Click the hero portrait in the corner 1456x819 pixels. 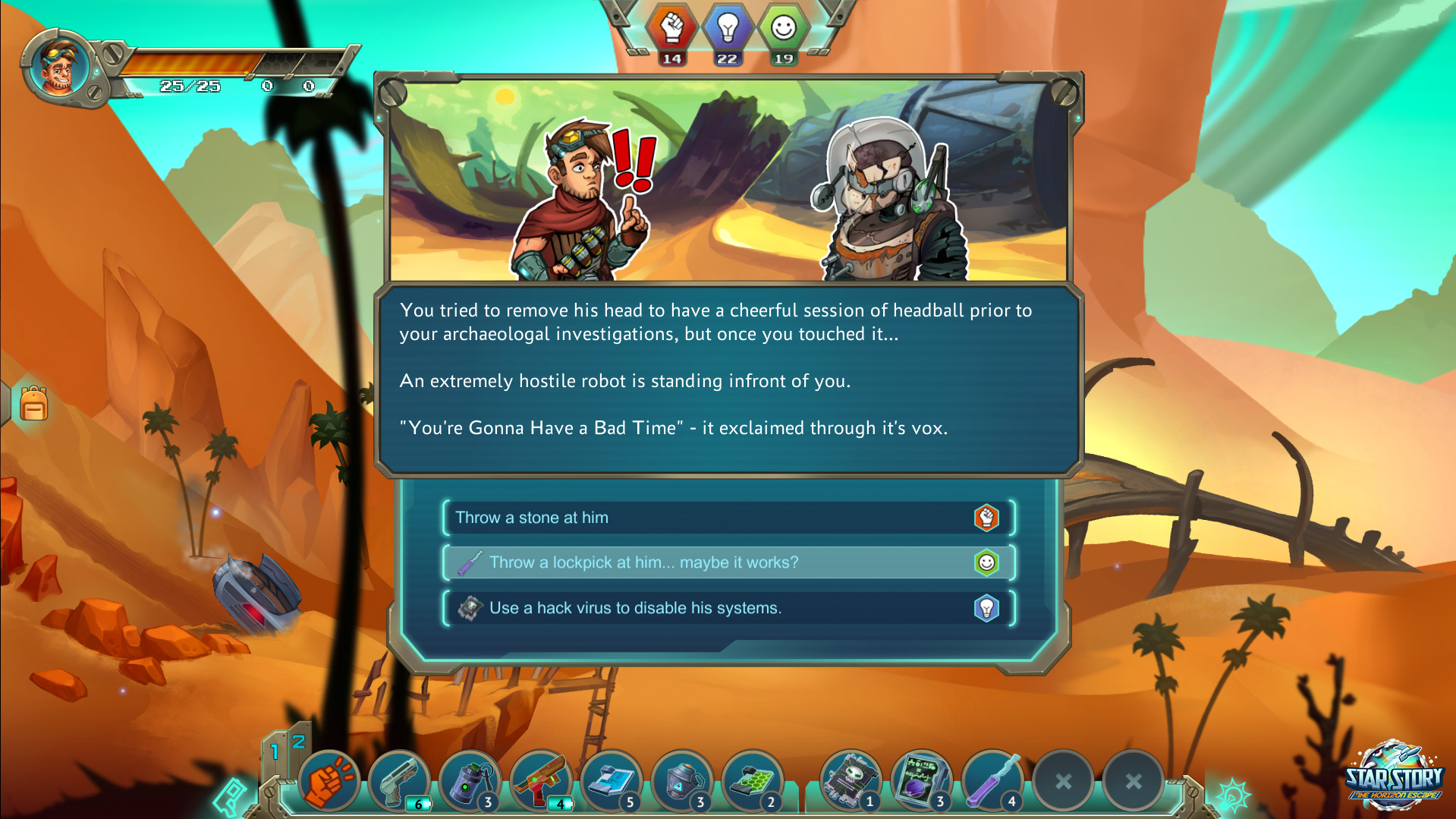pyautogui.click(x=58, y=68)
